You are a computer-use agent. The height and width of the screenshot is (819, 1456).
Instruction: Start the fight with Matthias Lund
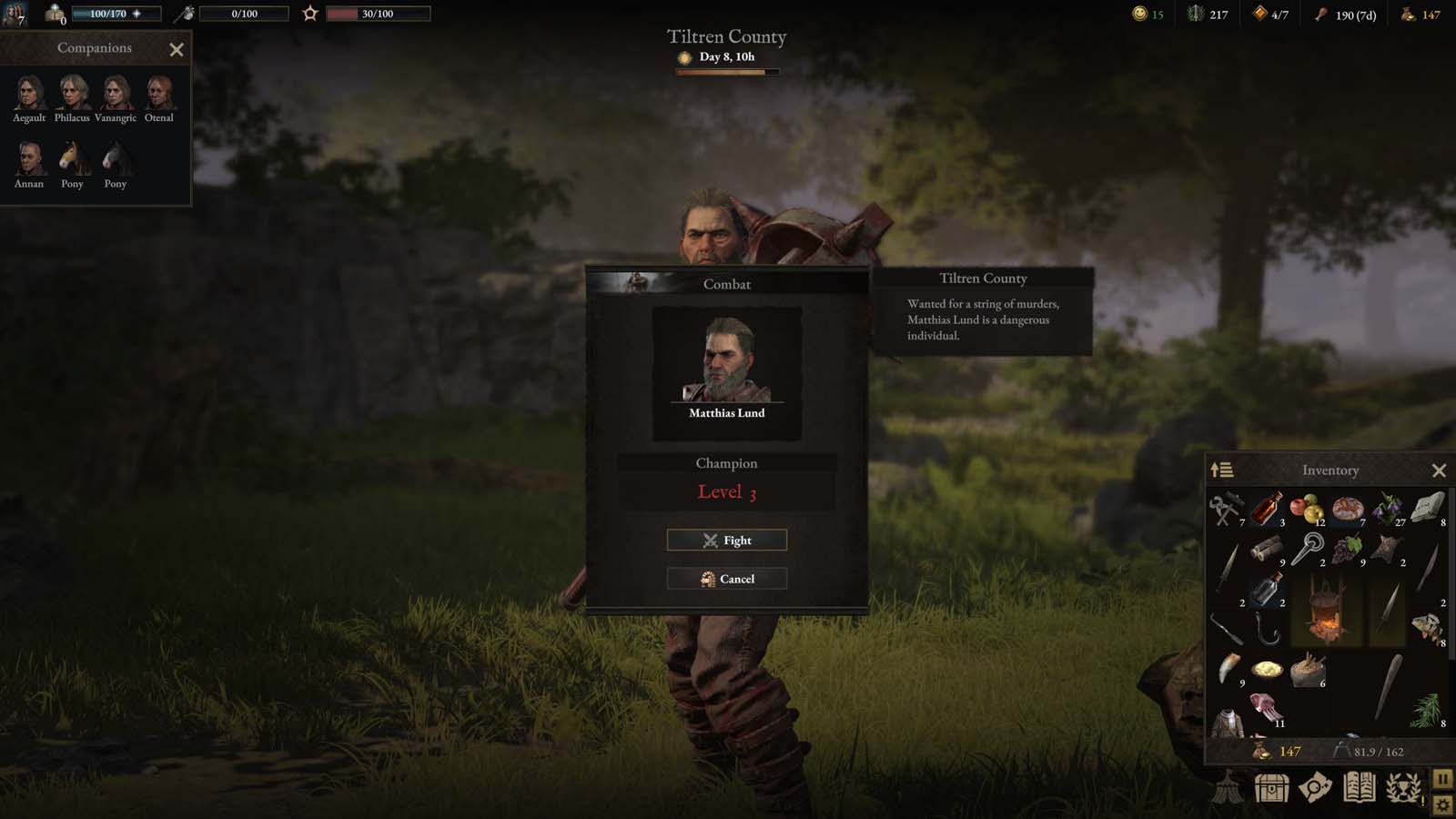(x=726, y=541)
